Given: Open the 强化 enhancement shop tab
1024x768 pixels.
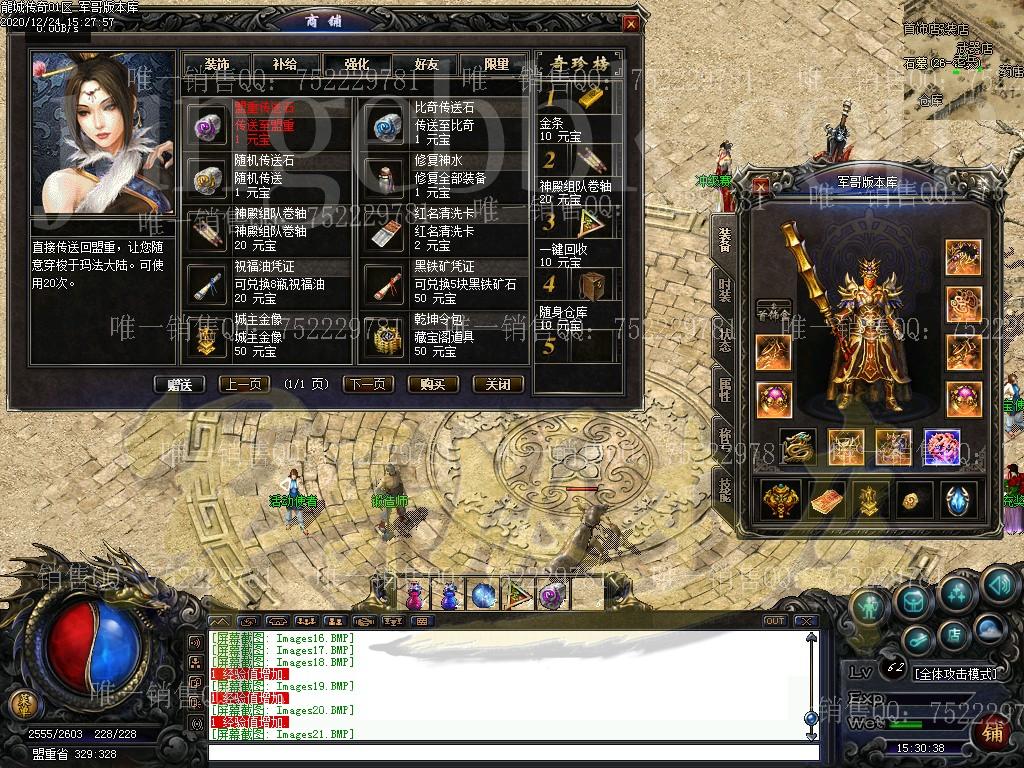Looking at the screenshot, I should (x=356, y=64).
